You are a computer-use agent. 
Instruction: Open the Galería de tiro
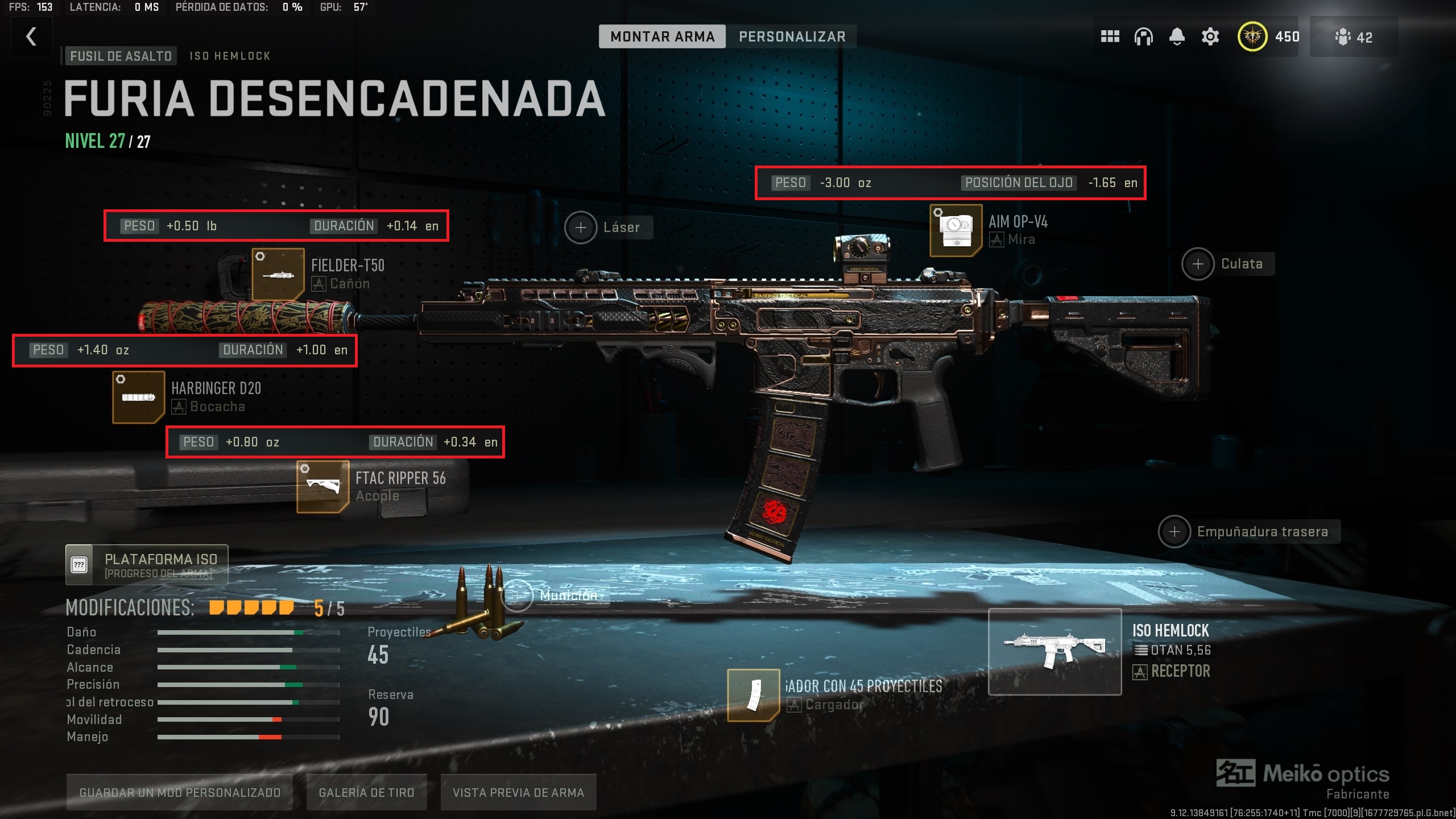click(366, 792)
